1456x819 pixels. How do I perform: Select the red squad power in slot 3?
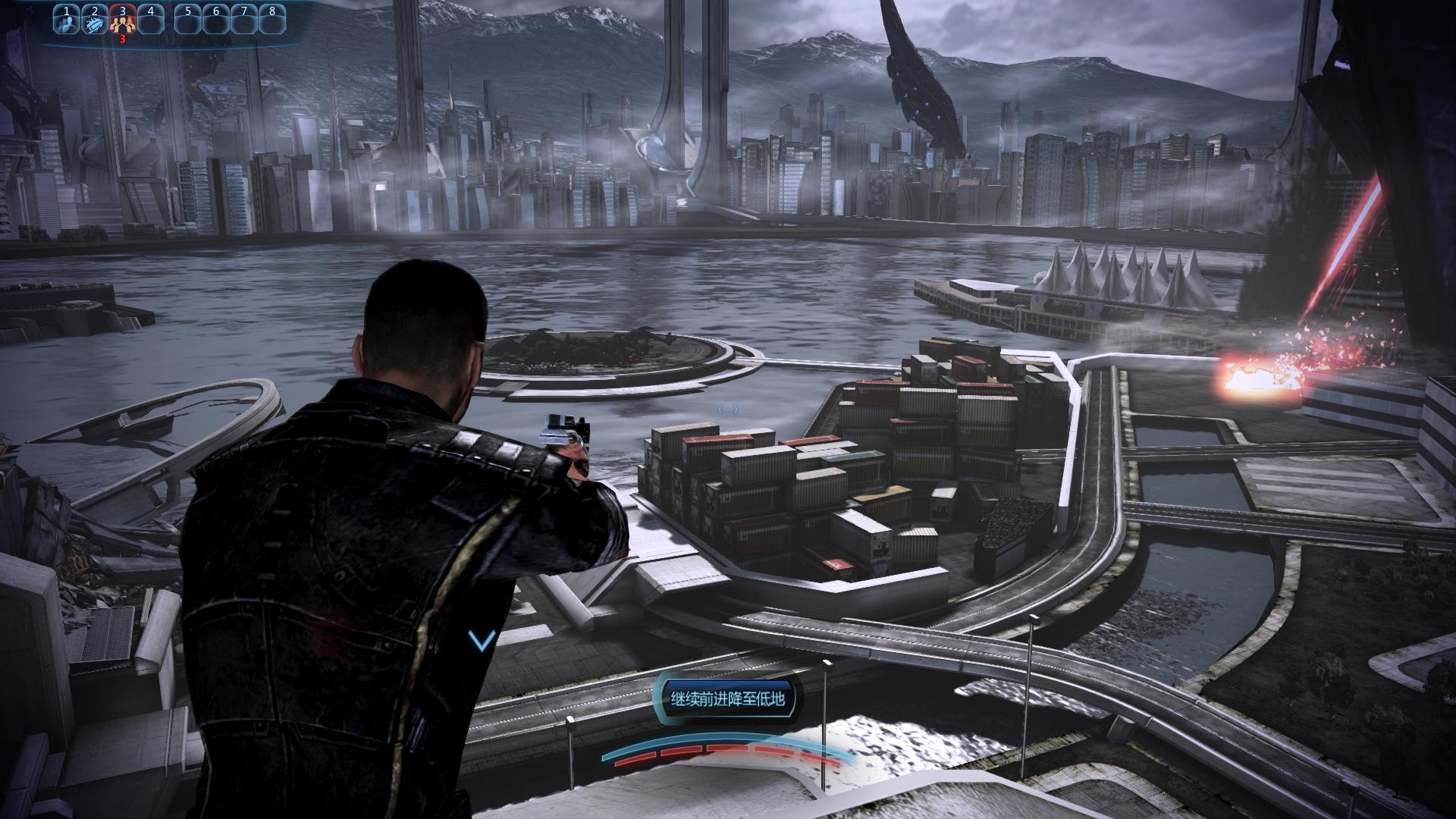point(121,20)
